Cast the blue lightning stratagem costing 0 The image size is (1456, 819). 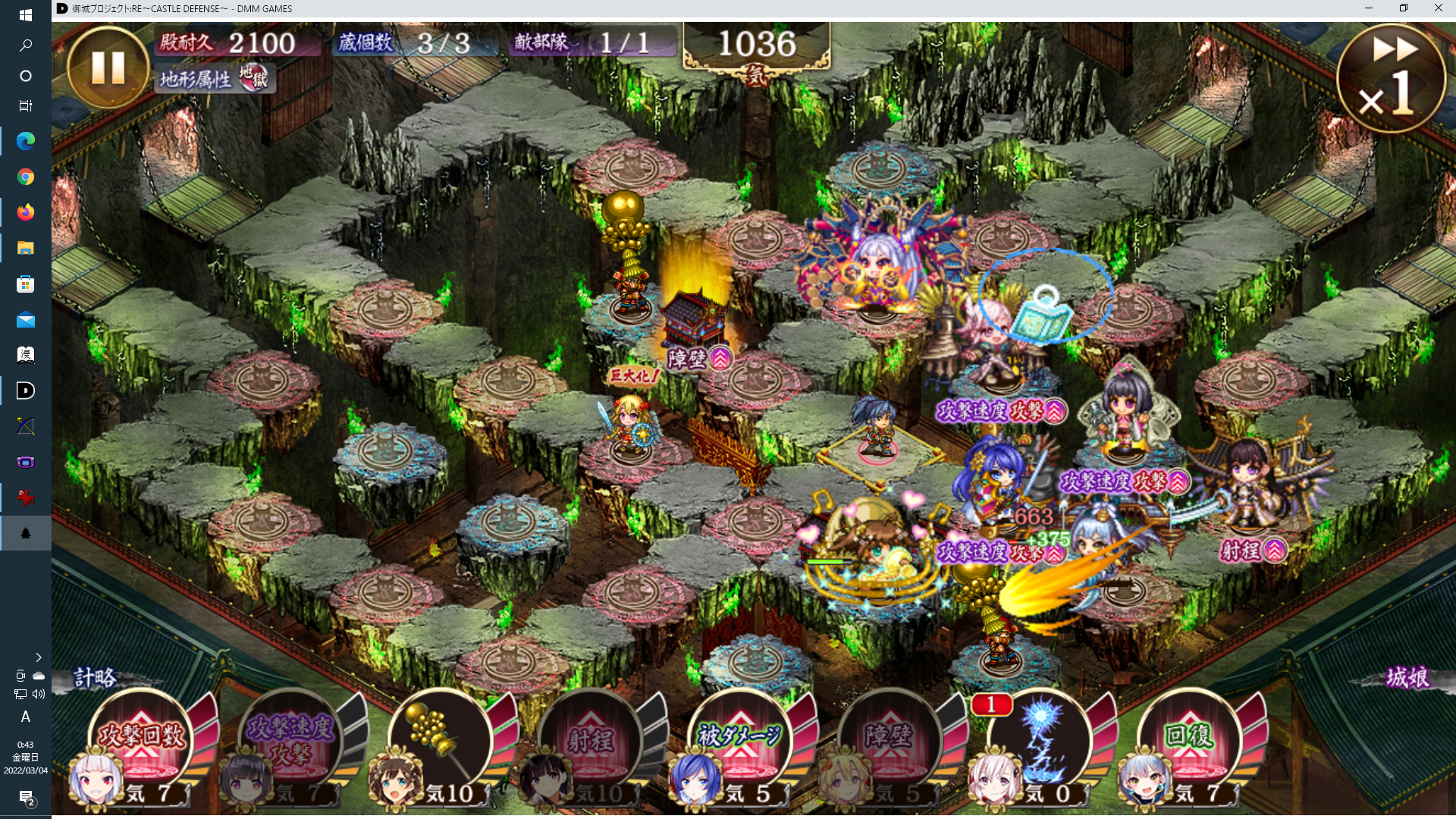(x=1040, y=739)
